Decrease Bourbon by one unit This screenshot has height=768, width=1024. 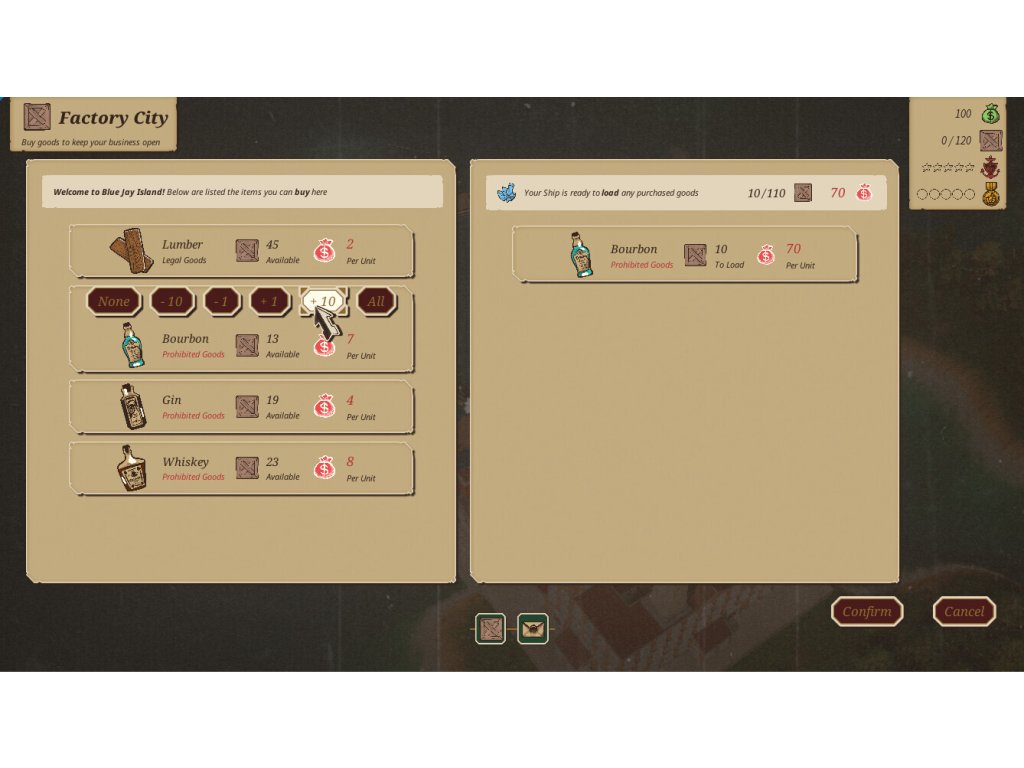(221, 301)
